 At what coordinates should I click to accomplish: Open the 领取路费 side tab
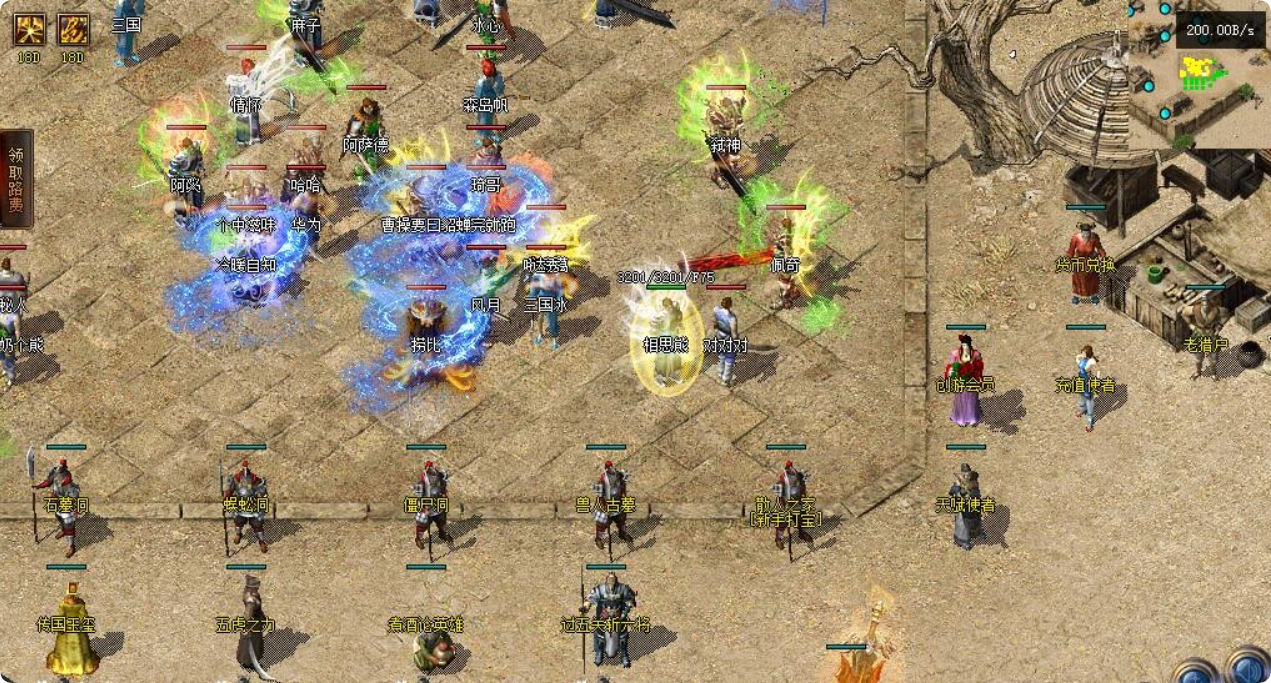(15, 179)
